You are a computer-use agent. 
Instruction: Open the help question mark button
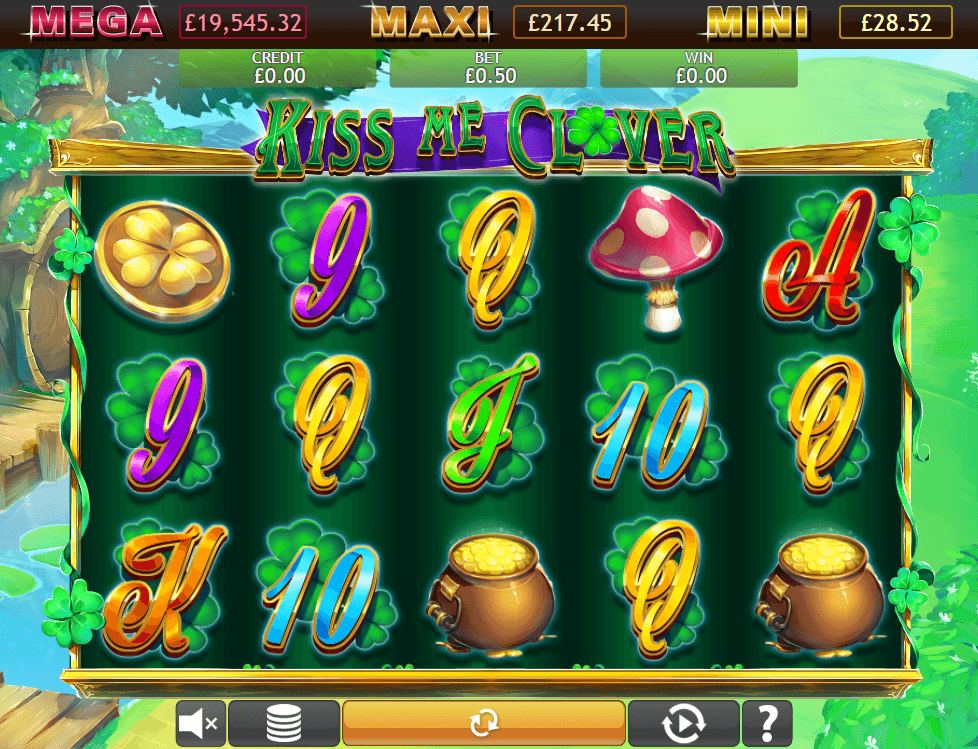click(x=767, y=722)
